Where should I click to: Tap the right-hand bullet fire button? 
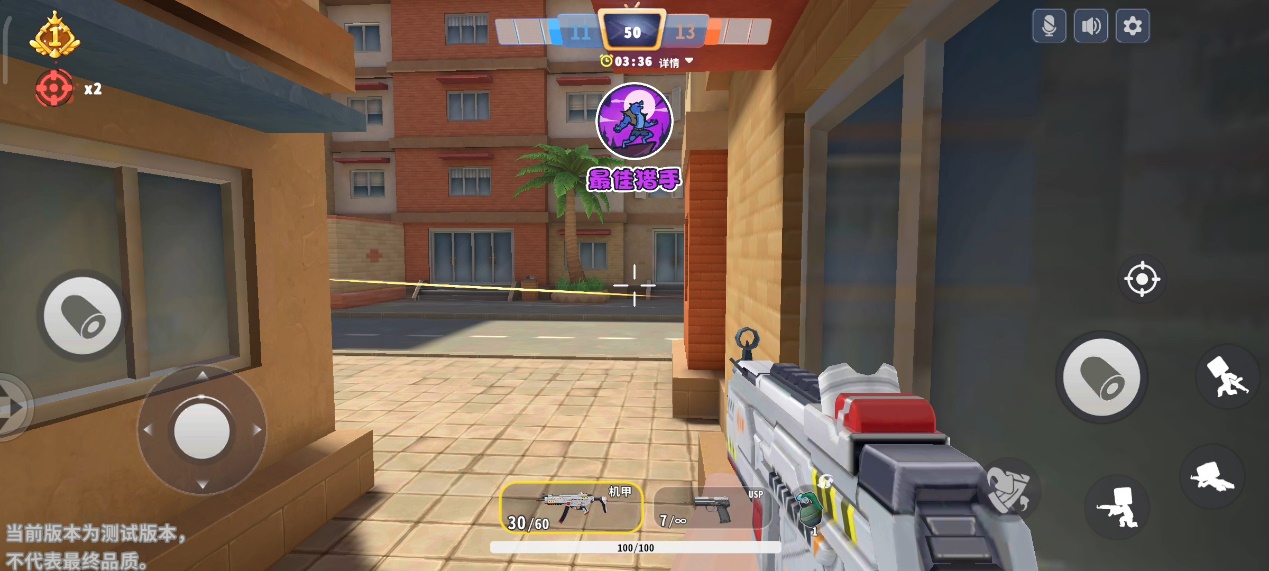click(1101, 377)
